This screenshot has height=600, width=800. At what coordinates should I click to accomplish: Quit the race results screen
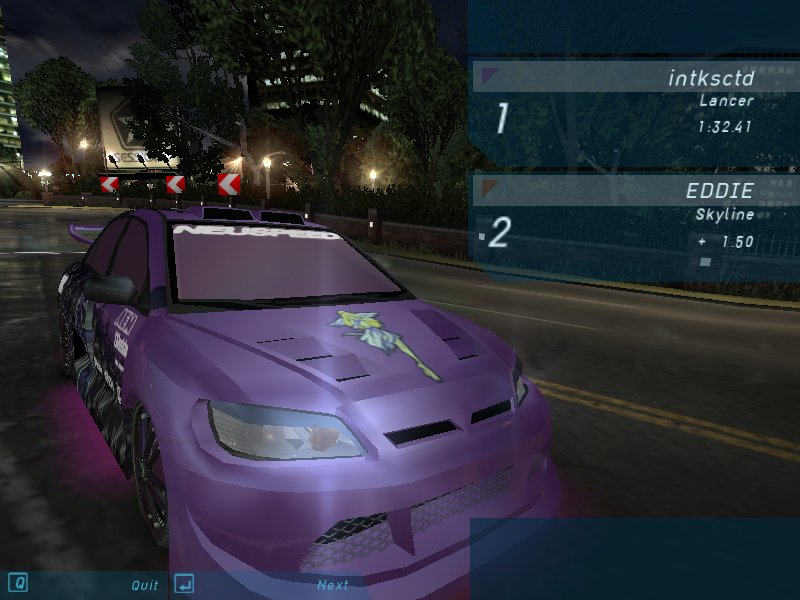(x=144, y=585)
